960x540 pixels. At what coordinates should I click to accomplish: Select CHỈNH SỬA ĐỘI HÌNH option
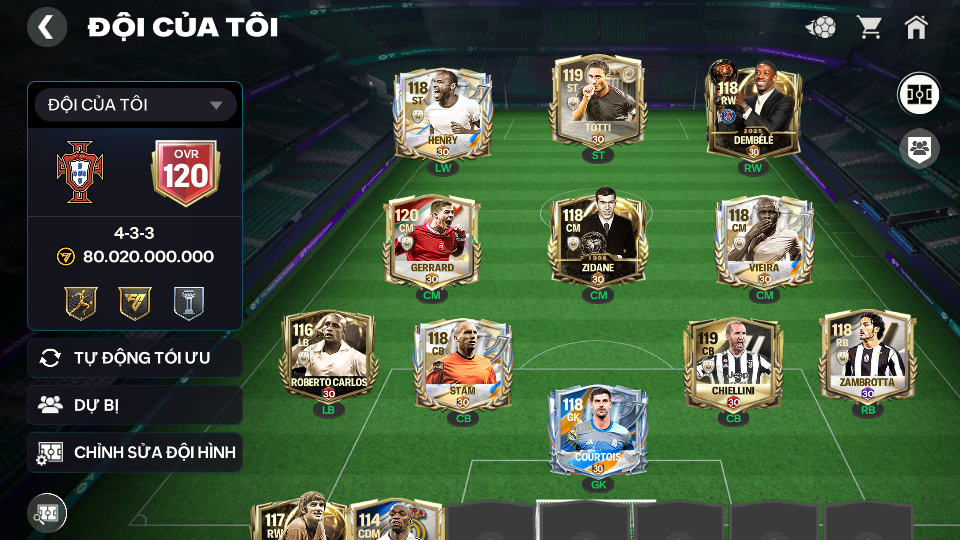[x=135, y=453]
